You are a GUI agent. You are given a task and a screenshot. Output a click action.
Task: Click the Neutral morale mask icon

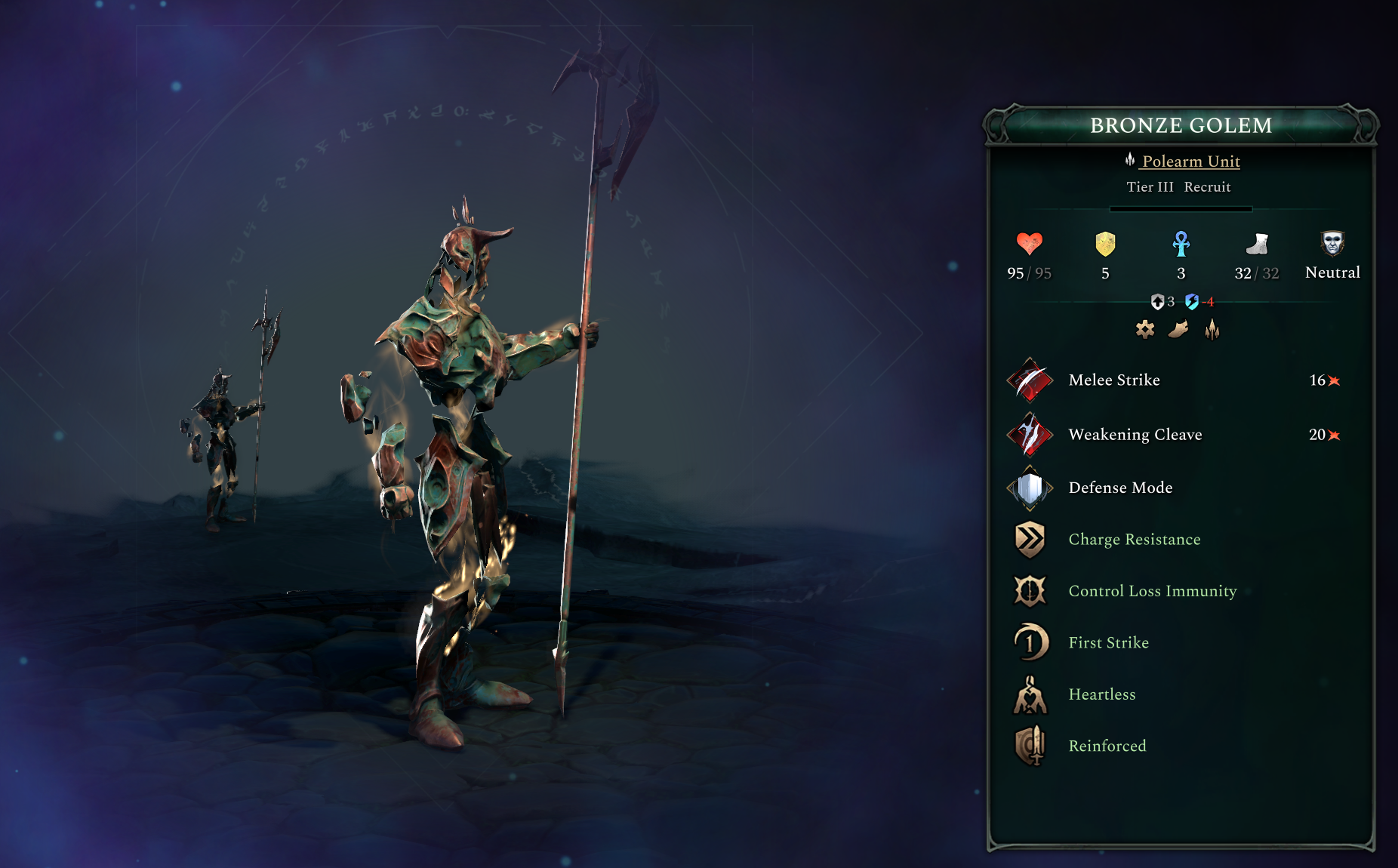(1332, 244)
